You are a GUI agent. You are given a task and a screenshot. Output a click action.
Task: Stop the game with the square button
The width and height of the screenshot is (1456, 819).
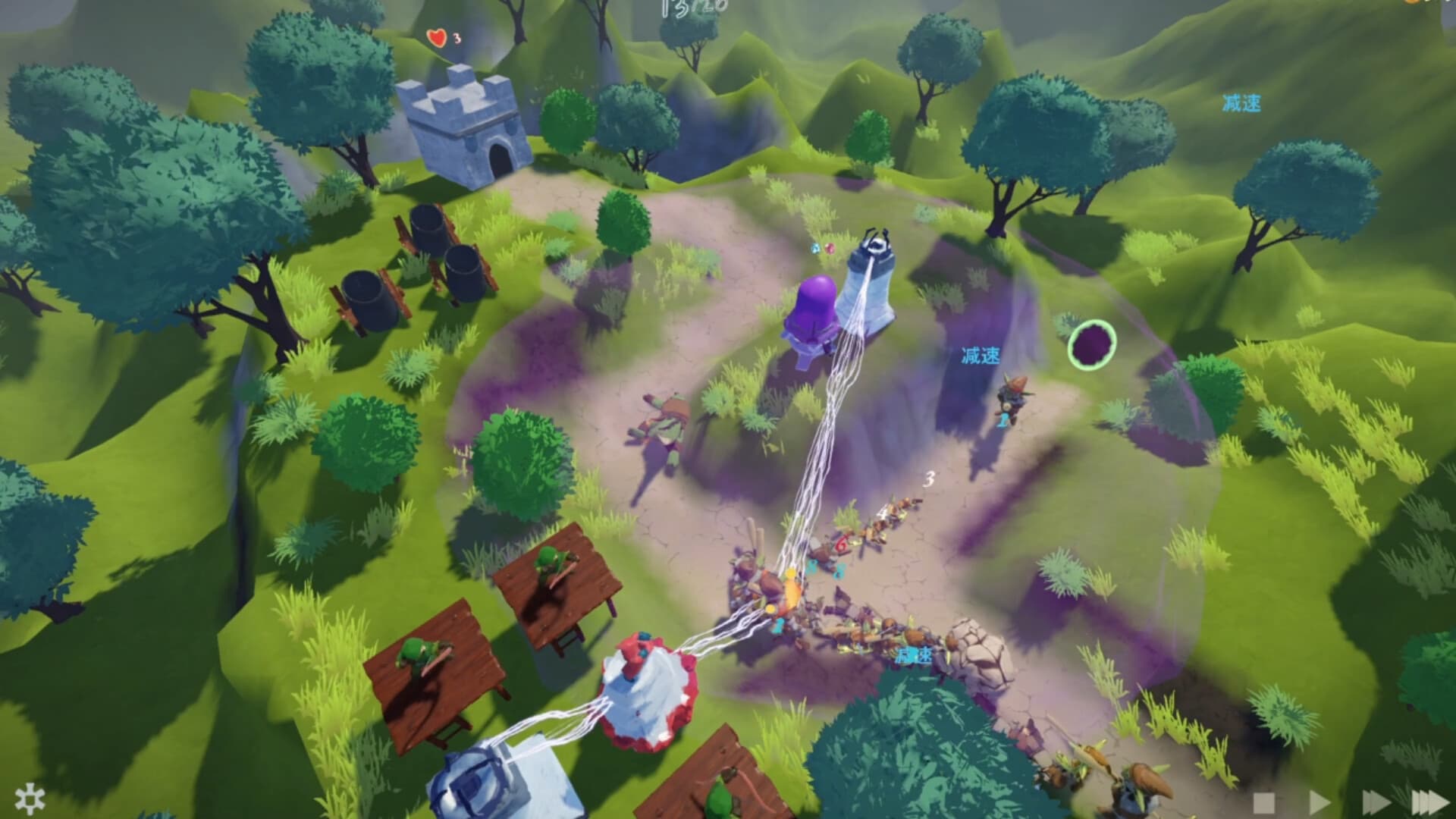[x=1264, y=802]
